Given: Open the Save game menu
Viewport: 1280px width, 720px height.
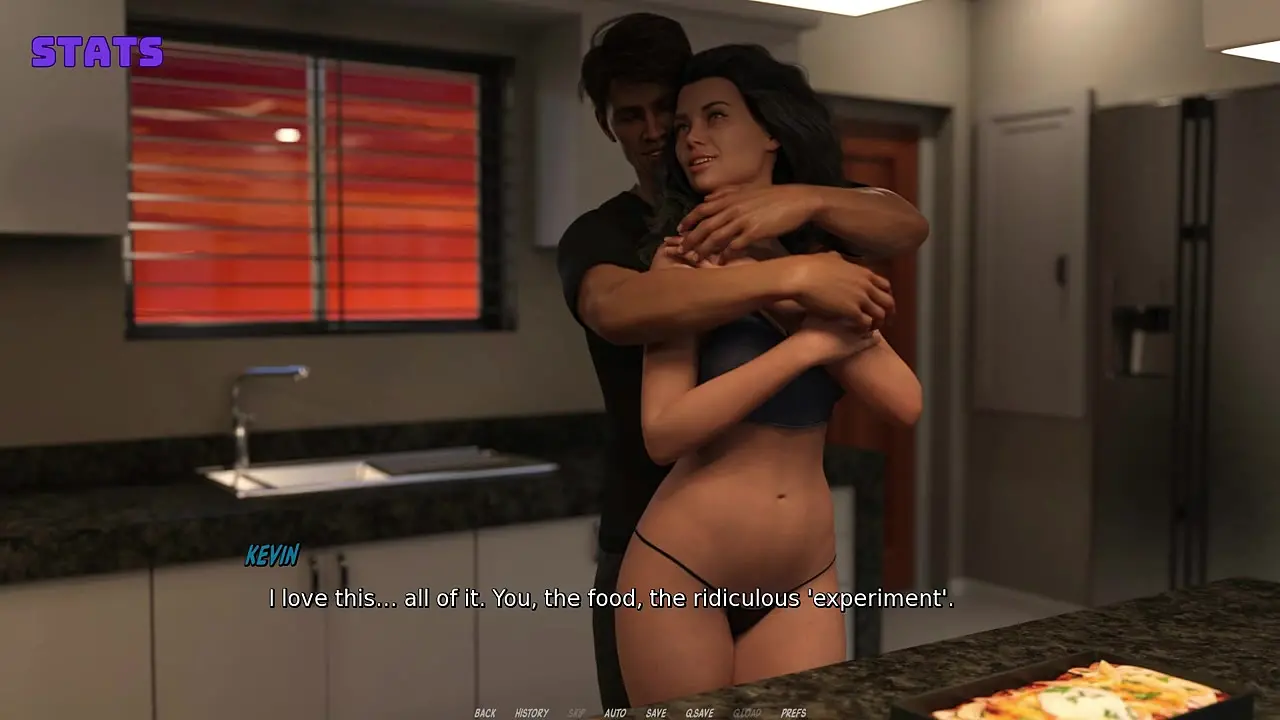Looking at the screenshot, I should pos(656,713).
